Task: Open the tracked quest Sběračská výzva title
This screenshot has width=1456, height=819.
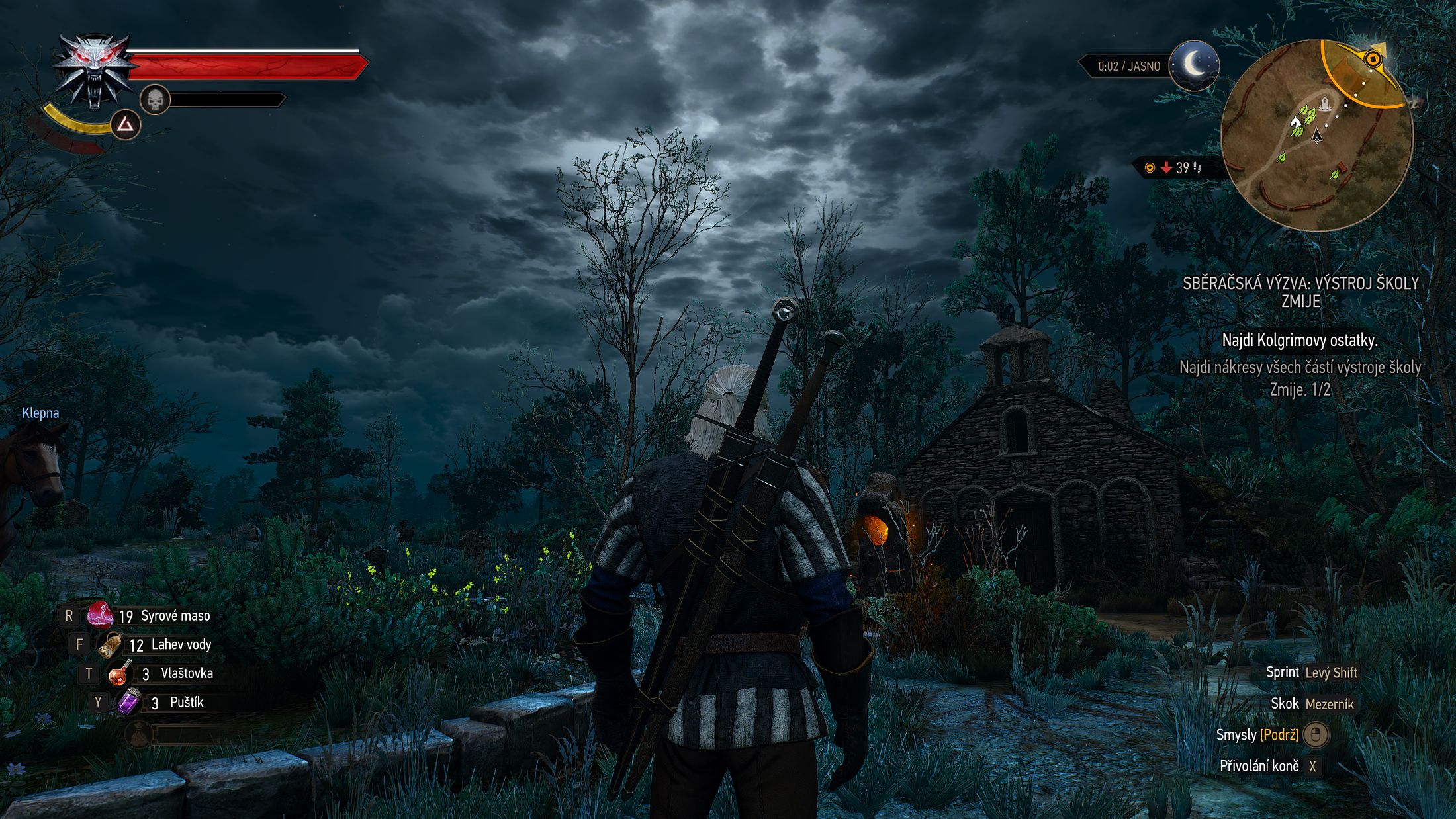Action: coord(1300,292)
